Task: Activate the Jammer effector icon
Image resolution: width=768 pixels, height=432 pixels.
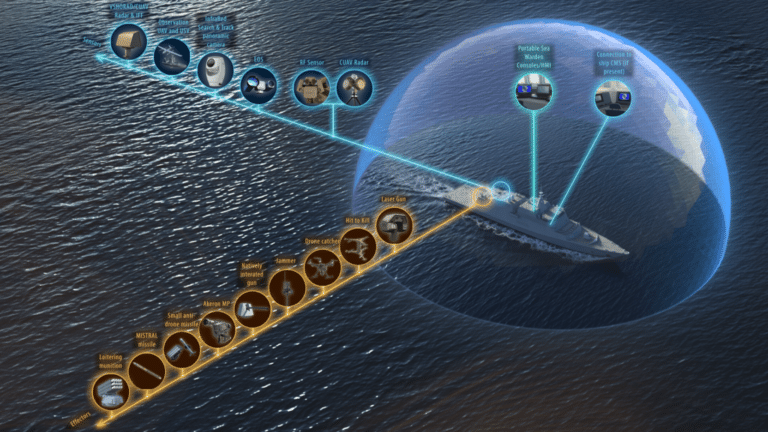Action: (287, 289)
